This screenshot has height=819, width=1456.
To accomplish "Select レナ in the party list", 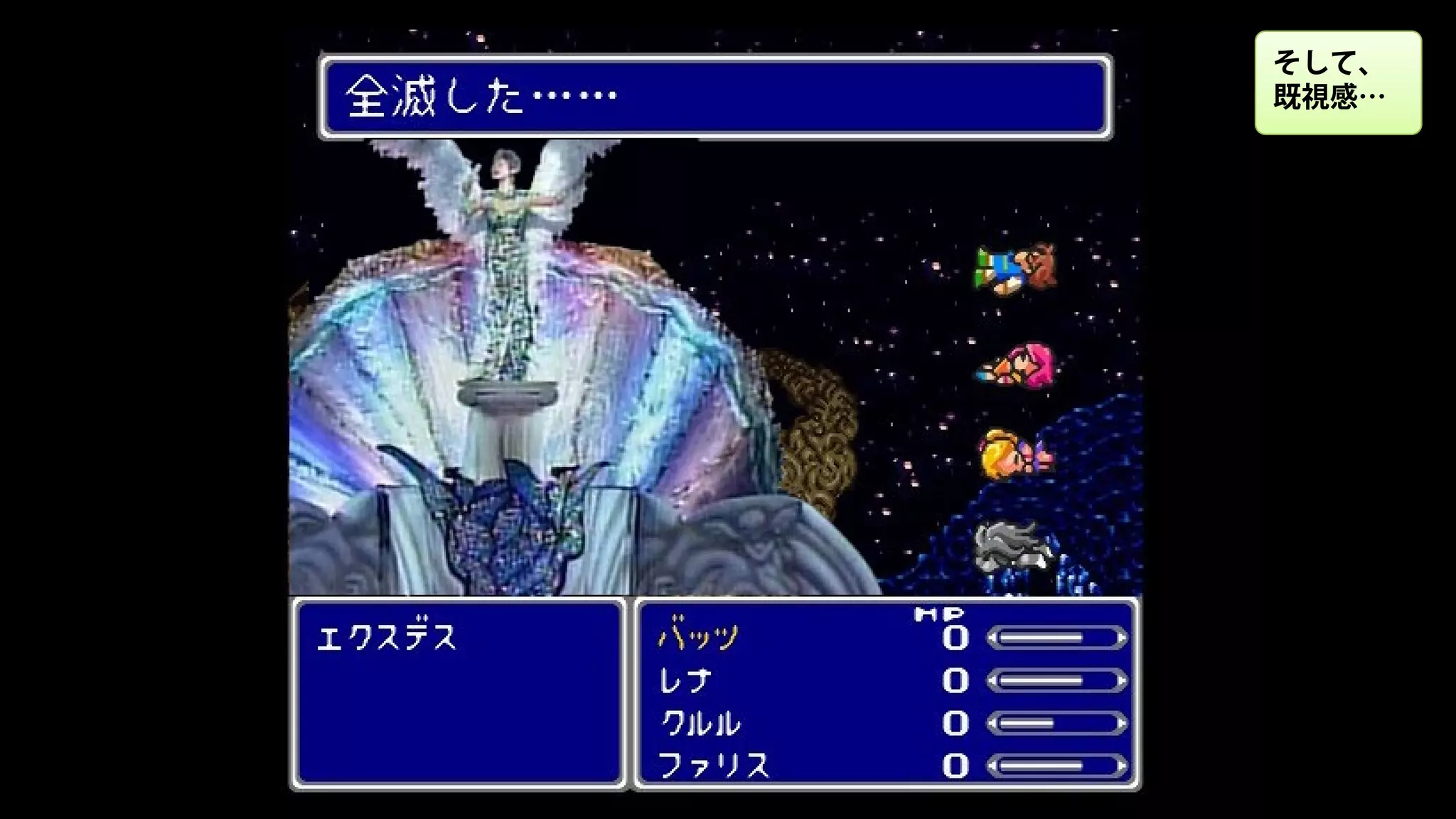I will (x=684, y=680).
